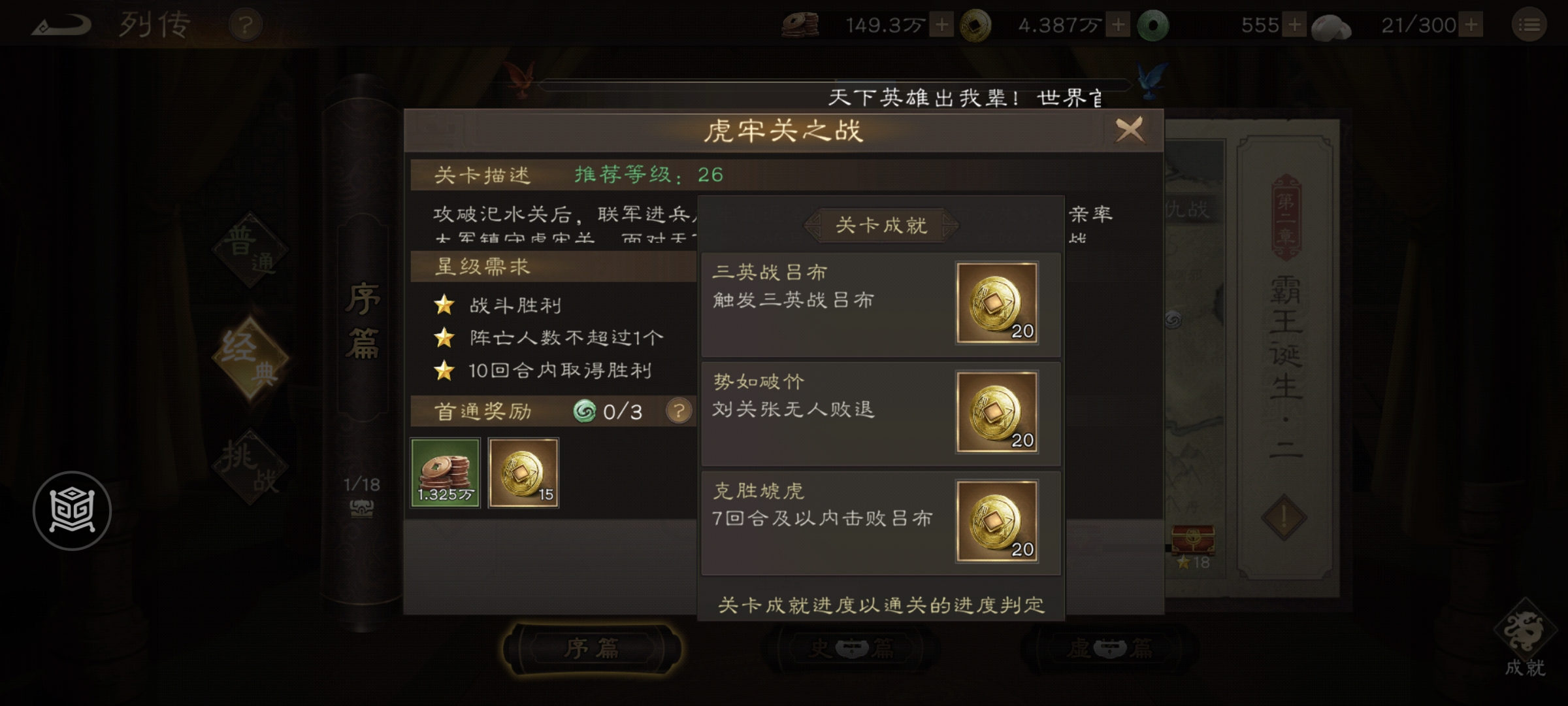The height and width of the screenshot is (706, 1568).
Task: Tap the circular emblem icon at bottom left
Action: [x=74, y=511]
